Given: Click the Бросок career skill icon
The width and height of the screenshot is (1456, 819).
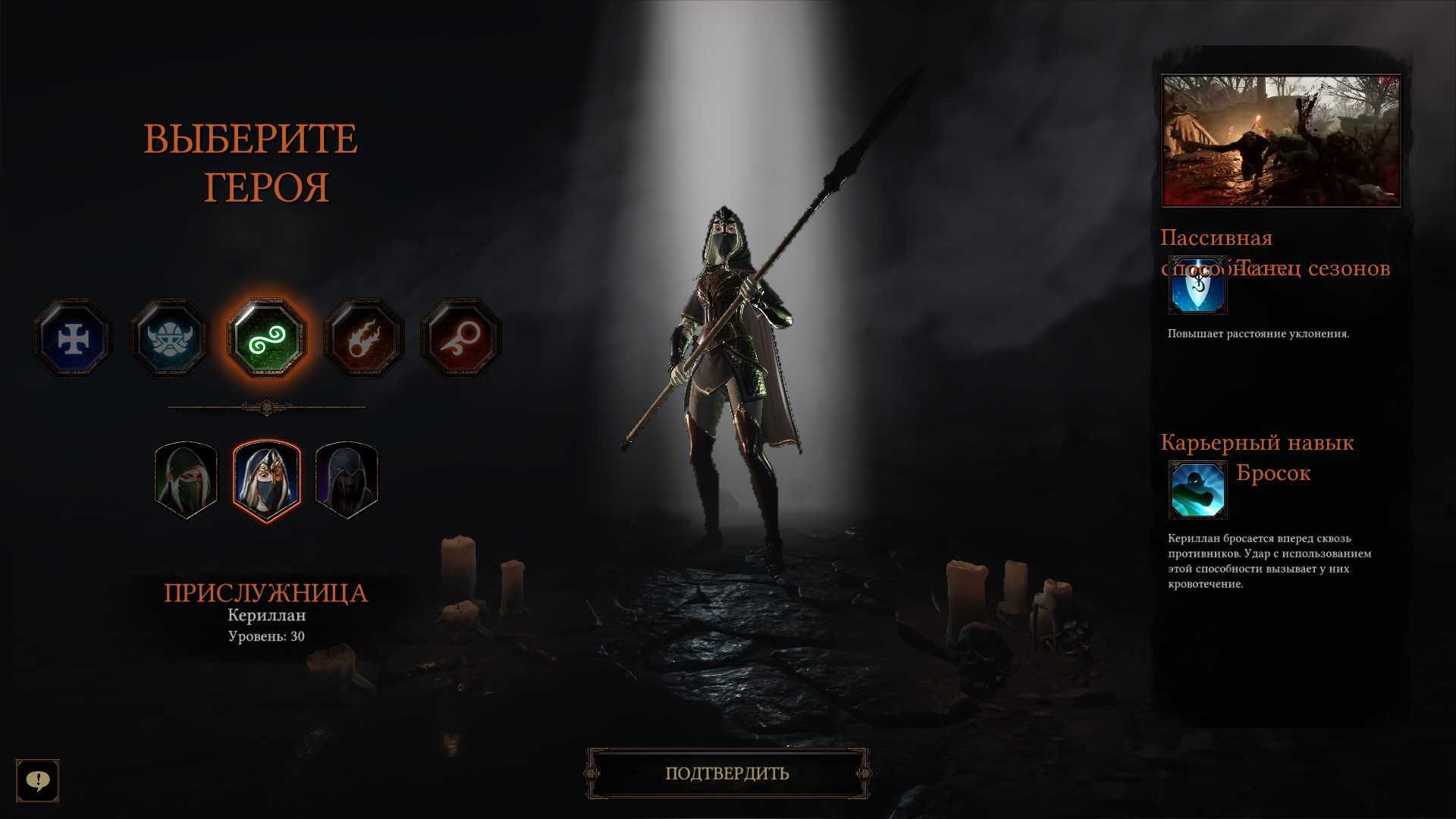Looking at the screenshot, I should [x=1197, y=489].
